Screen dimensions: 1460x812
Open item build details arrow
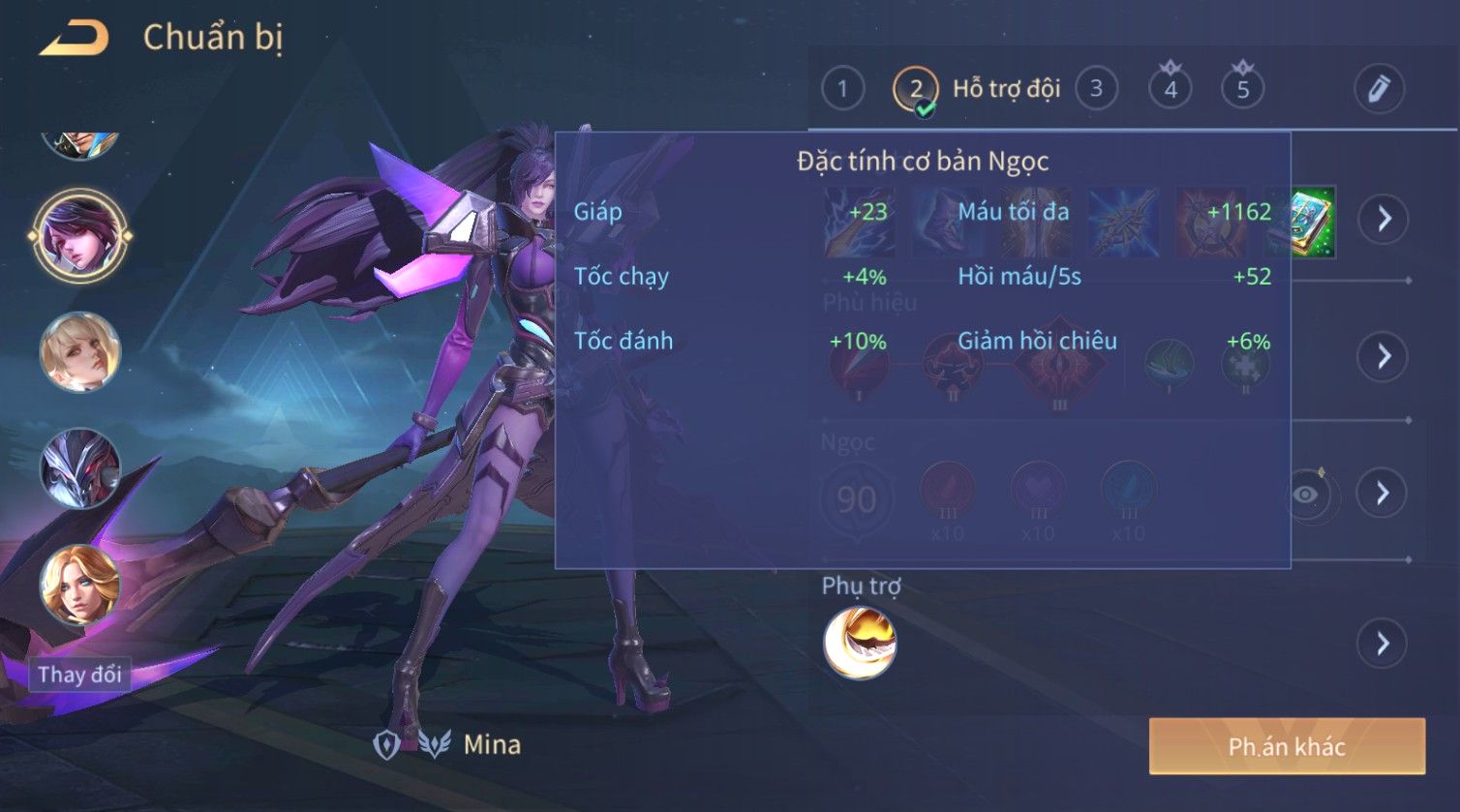click(1383, 220)
